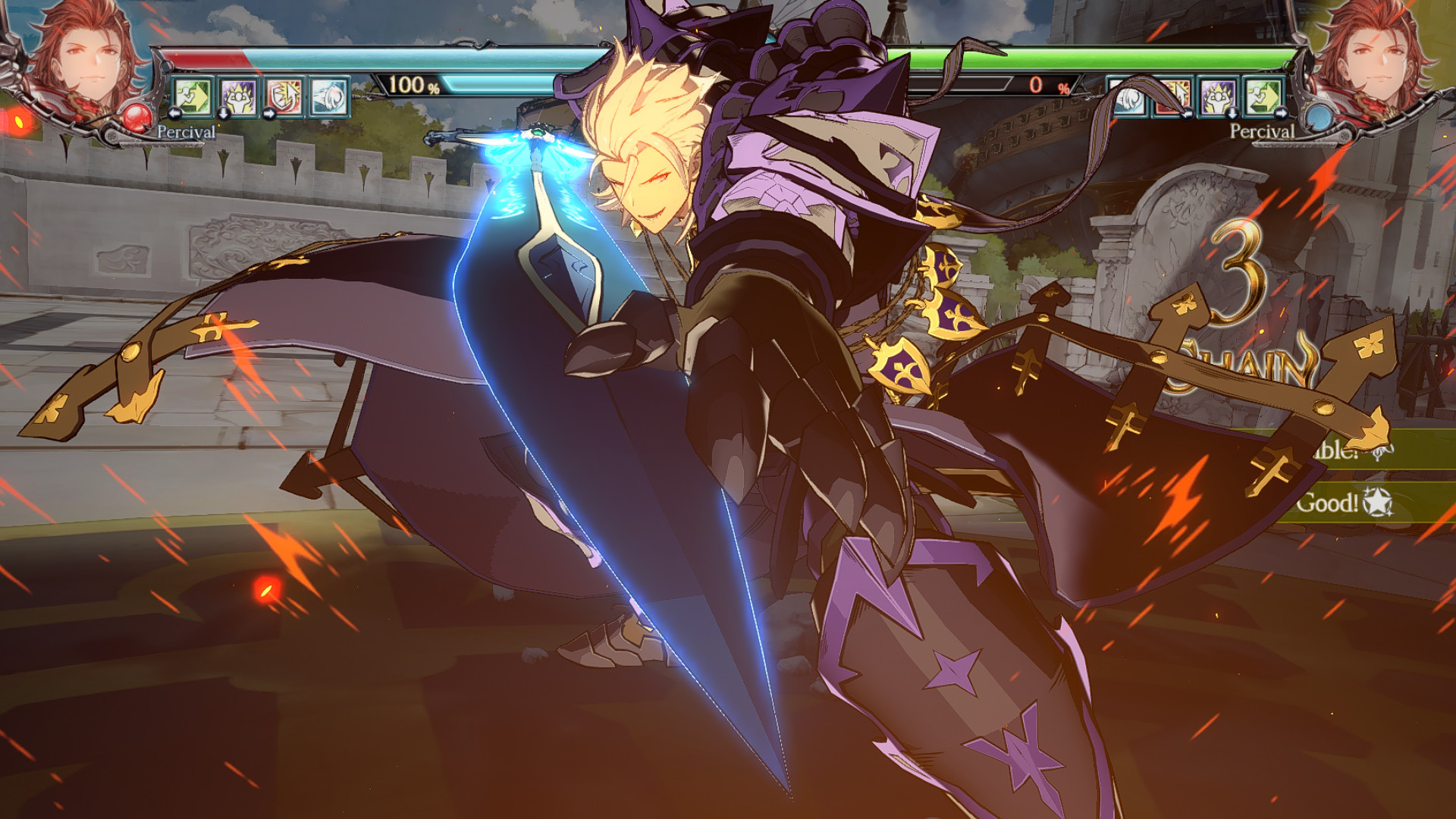
Task: Click the left-arrow input indicator under dash skill
Action: pos(175,115)
